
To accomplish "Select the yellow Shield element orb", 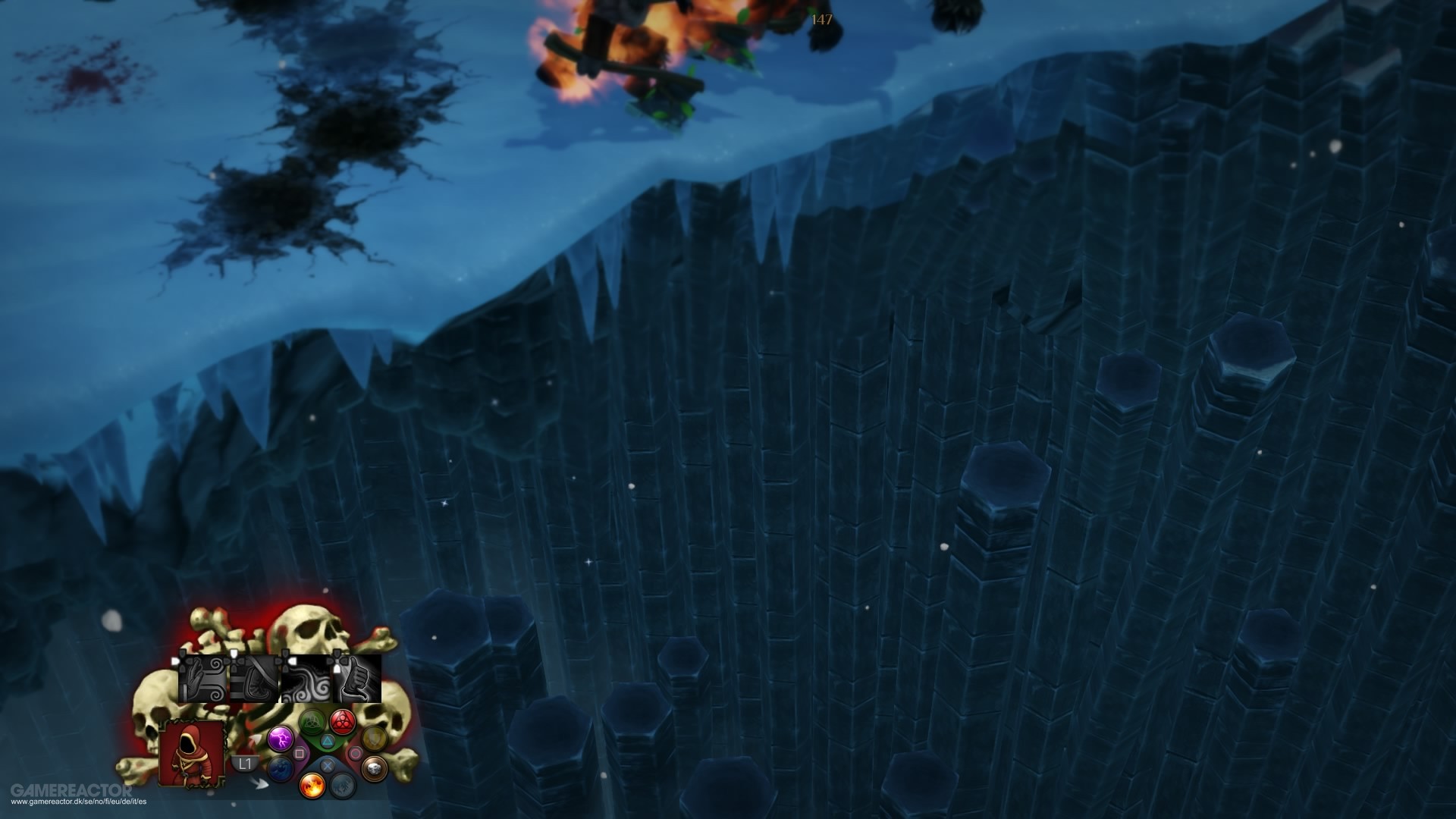I will (x=372, y=738).
